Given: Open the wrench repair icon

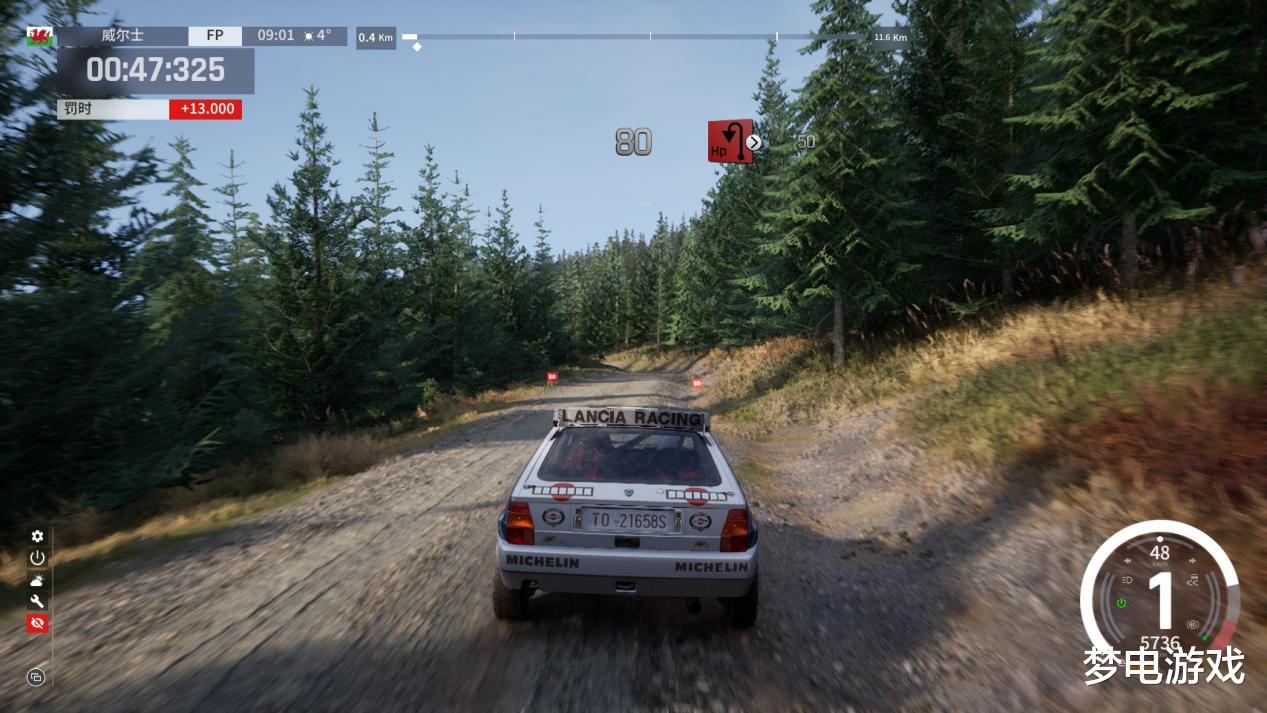Looking at the screenshot, I should [x=37, y=601].
